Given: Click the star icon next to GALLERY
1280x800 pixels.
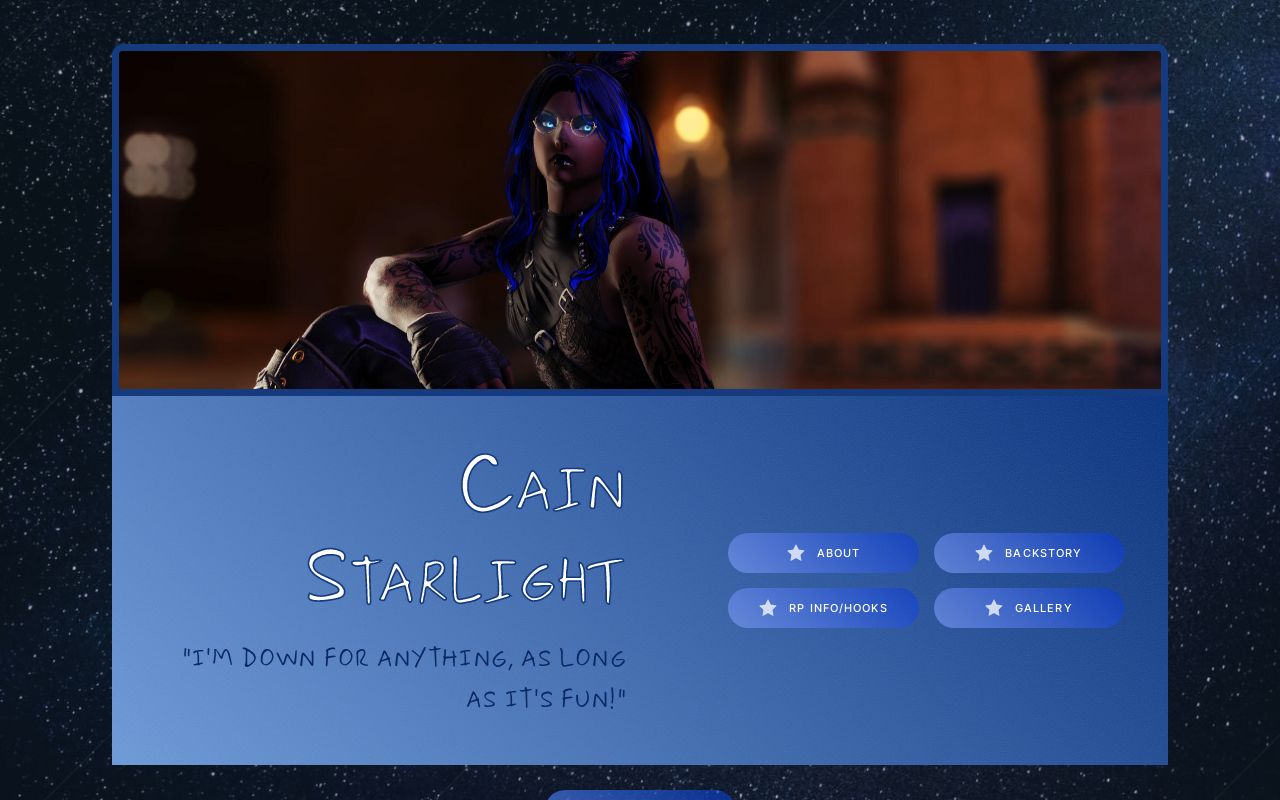Looking at the screenshot, I should [x=993, y=607].
